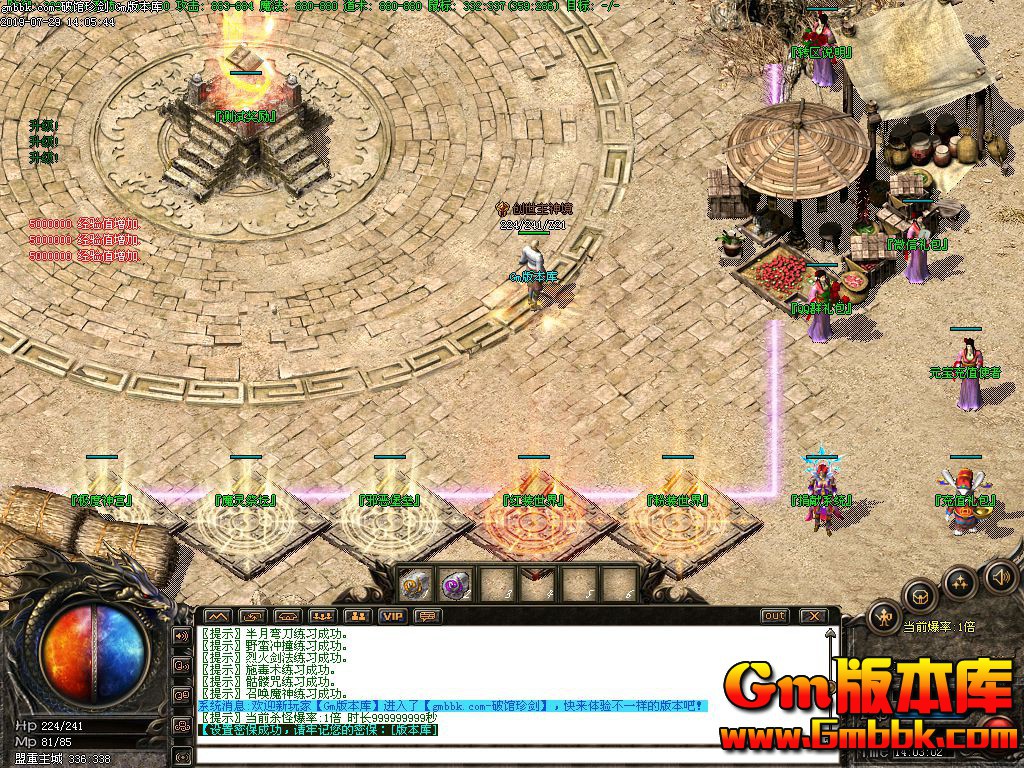Click the three-circles channel button beside chat

pos(182,725)
